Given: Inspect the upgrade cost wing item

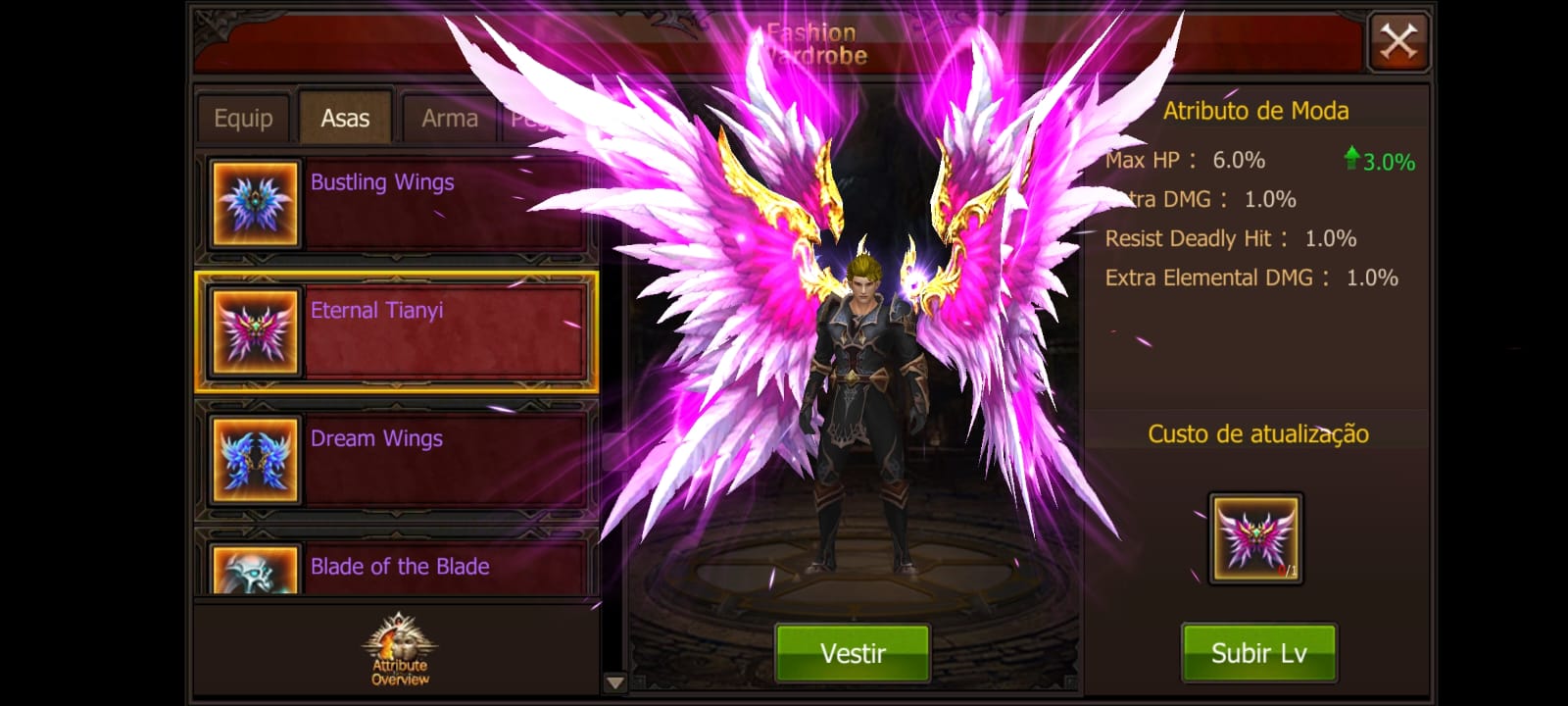Looking at the screenshot, I should tap(1255, 538).
